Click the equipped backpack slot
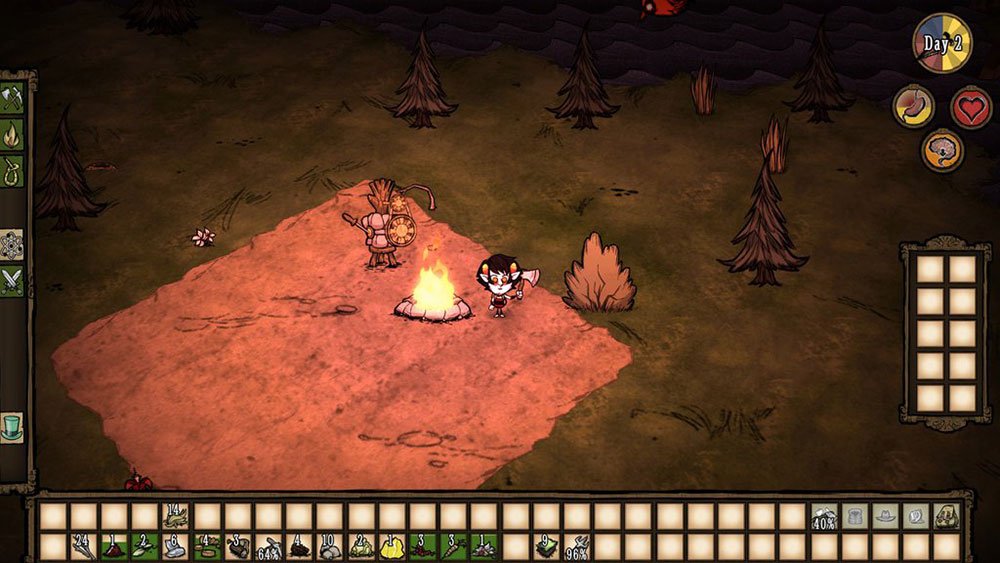Image resolution: width=1000 pixels, height=563 pixels. [x=946, y=516]
